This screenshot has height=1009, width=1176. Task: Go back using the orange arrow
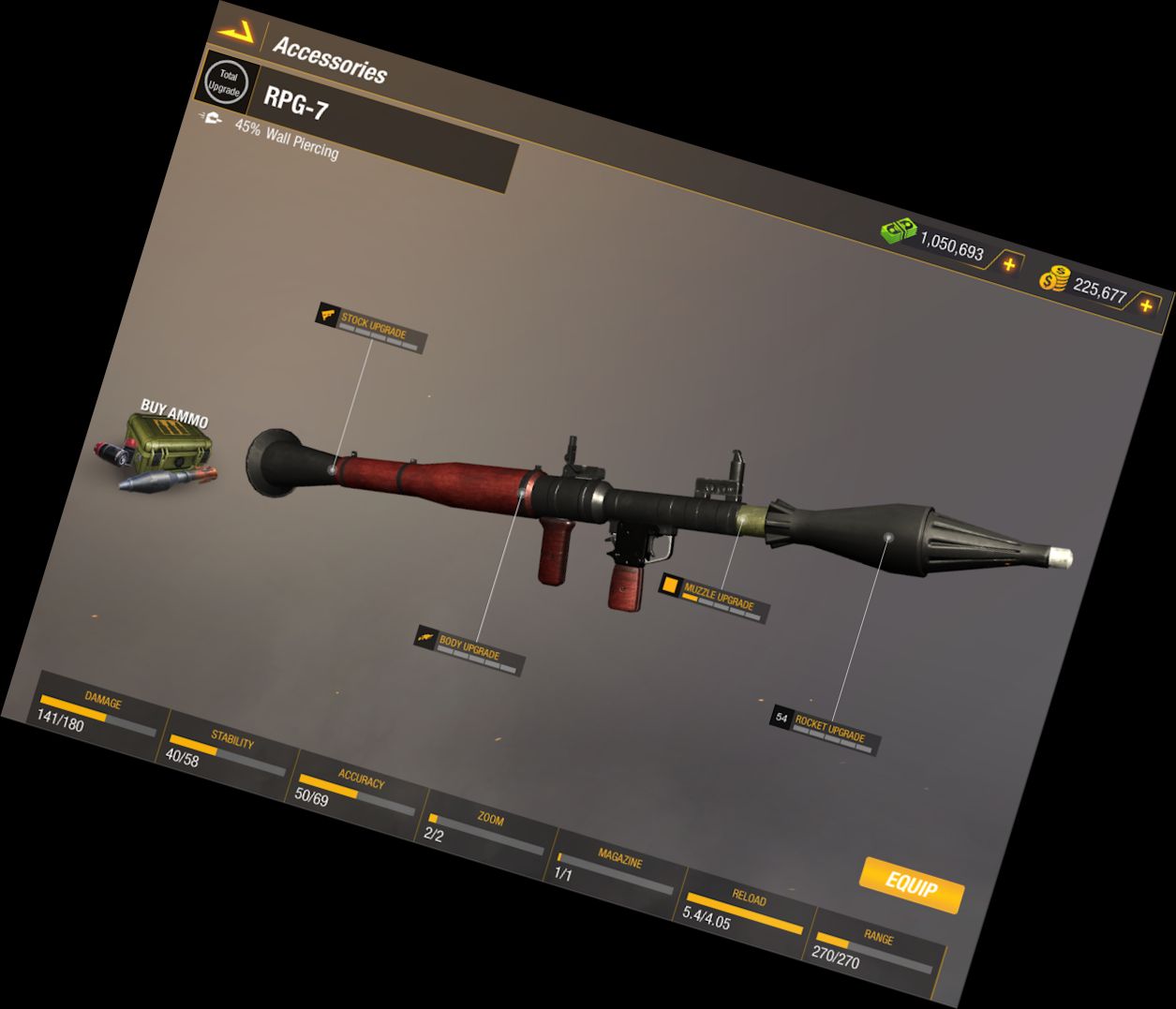(x=237, y=31)
